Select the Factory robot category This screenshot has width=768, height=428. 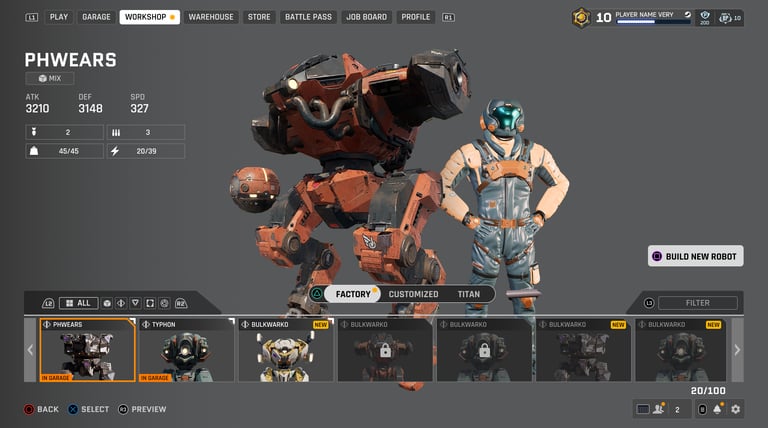(354, 294)
